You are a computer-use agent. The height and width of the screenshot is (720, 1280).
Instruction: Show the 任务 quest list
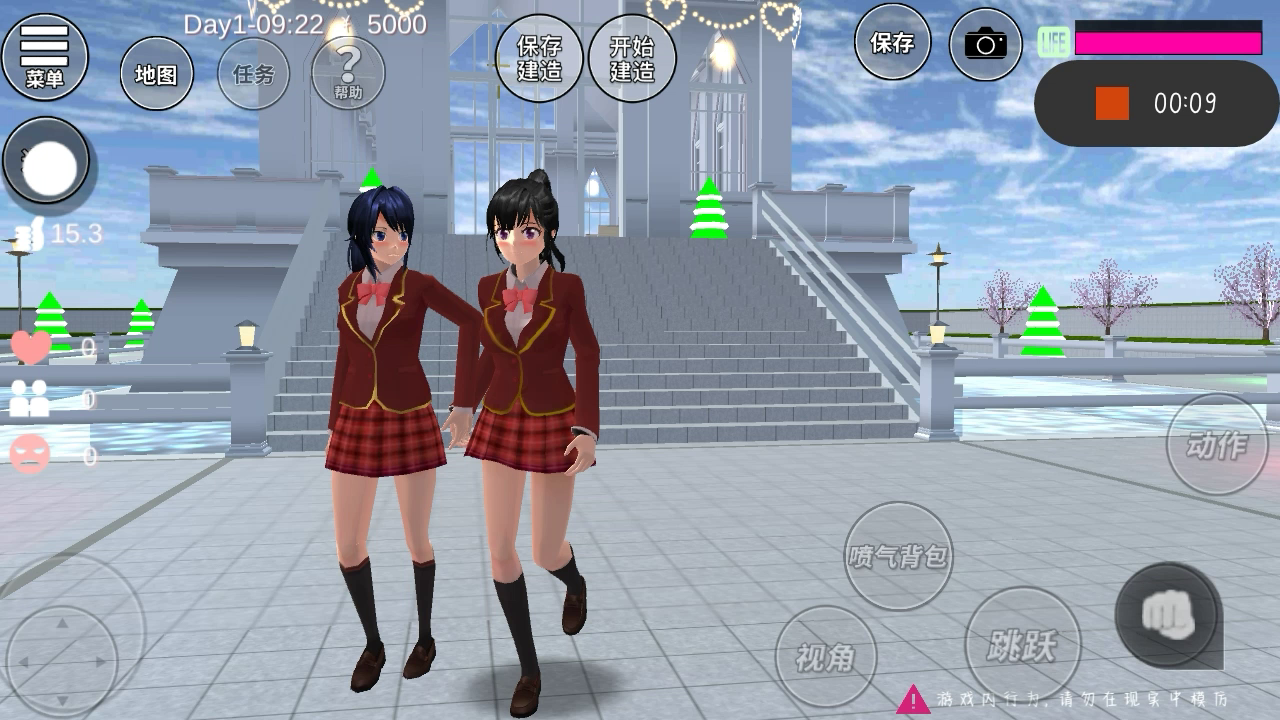253,74
